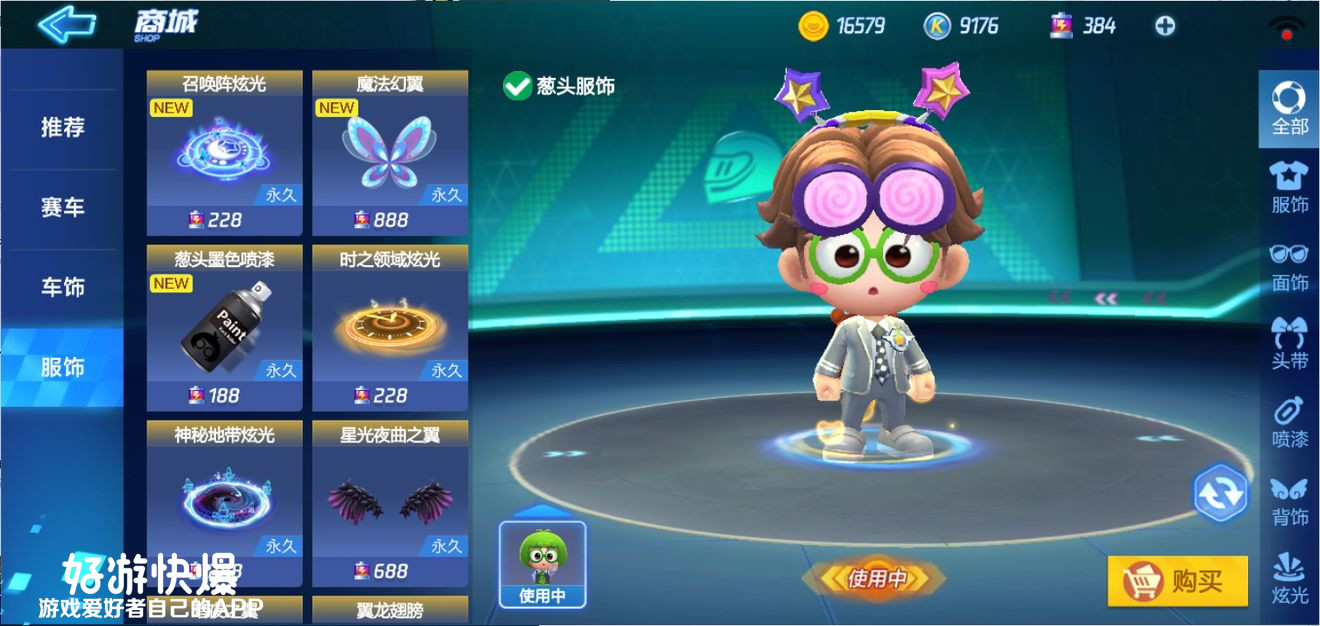Image resolution: width=1320 pixels, height=626 pixels.
Task: Choose the 神秘地带炫光 item card
Action: pyautogui.click(x=224, y=502)
